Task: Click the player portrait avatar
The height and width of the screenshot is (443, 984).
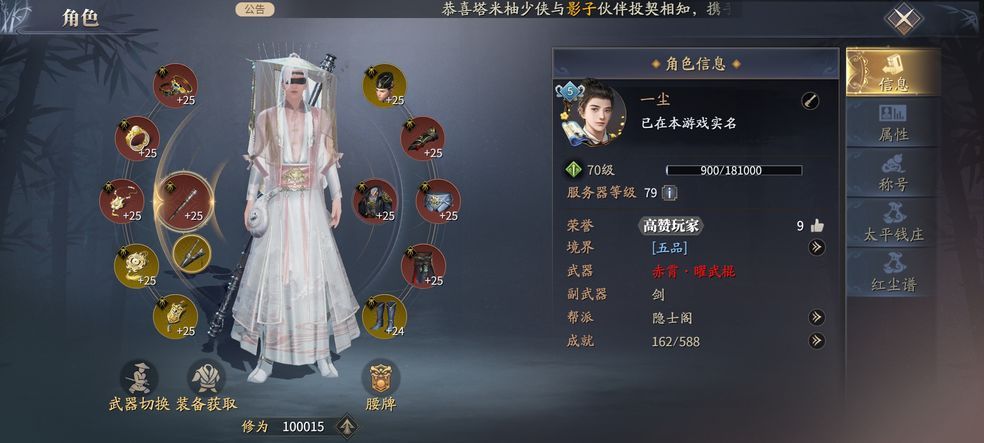Action: pos(593,109)
